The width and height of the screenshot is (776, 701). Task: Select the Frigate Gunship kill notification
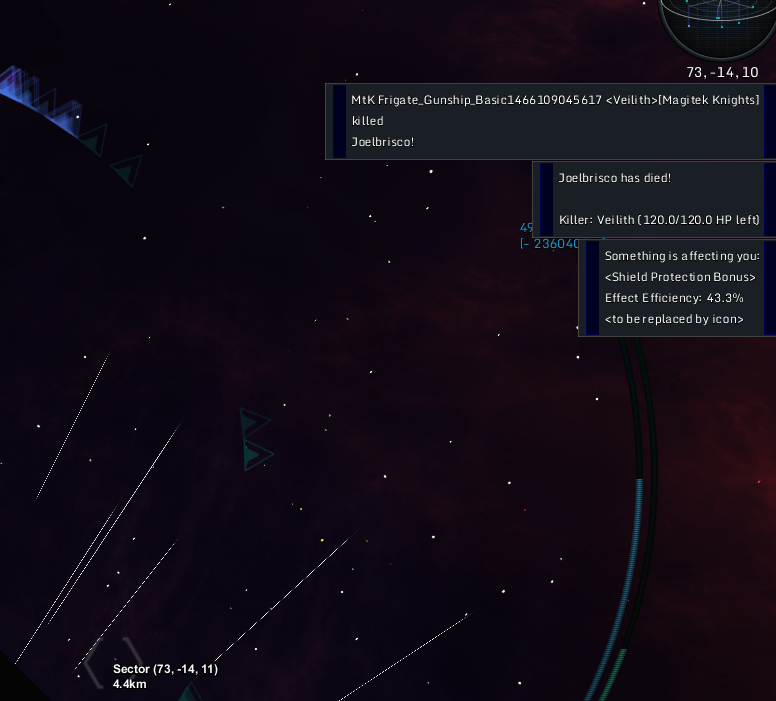(550, 121)
